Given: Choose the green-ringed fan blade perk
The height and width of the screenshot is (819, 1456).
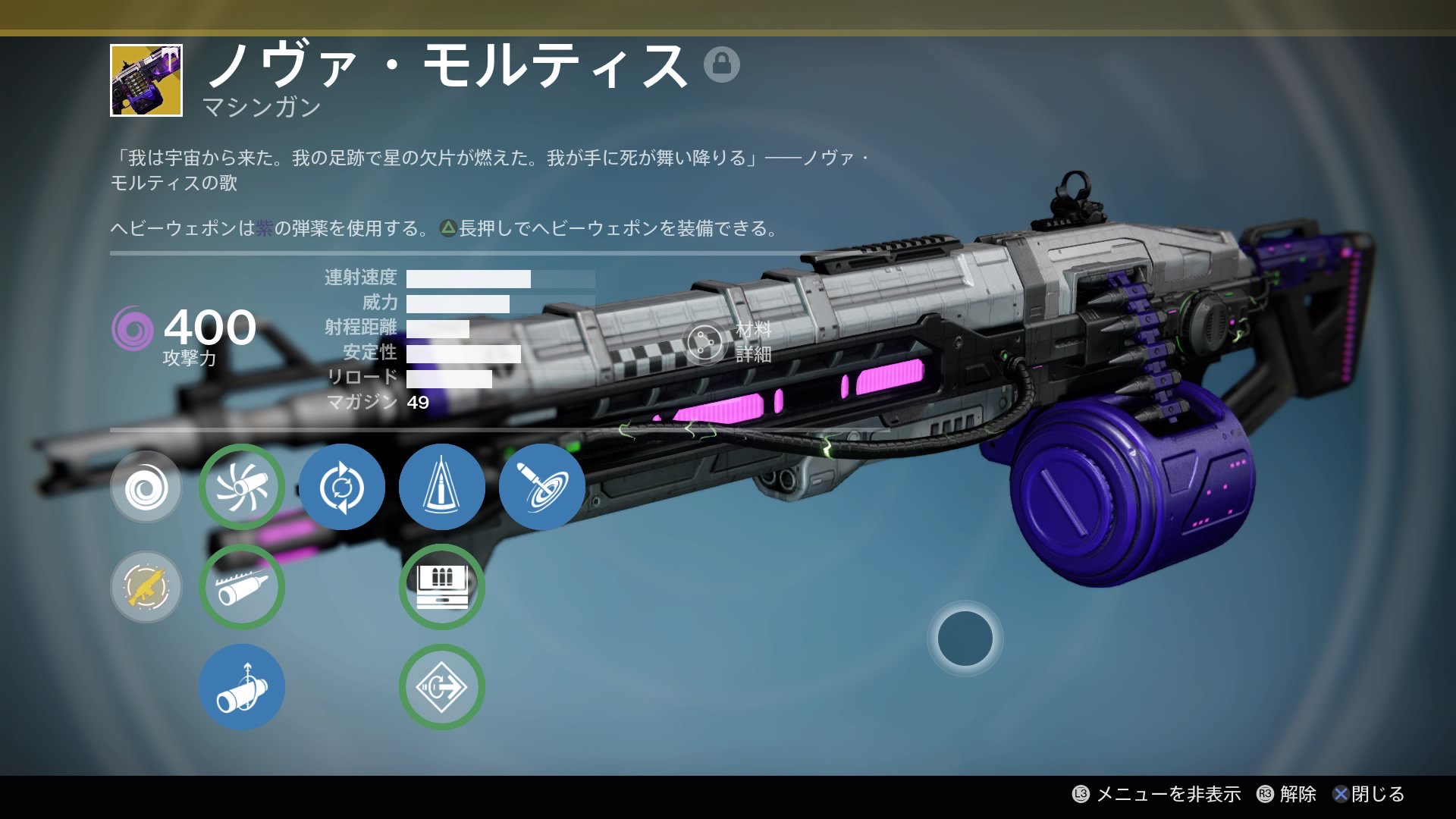Looking at the screenshot, I should tap(242, 487).
